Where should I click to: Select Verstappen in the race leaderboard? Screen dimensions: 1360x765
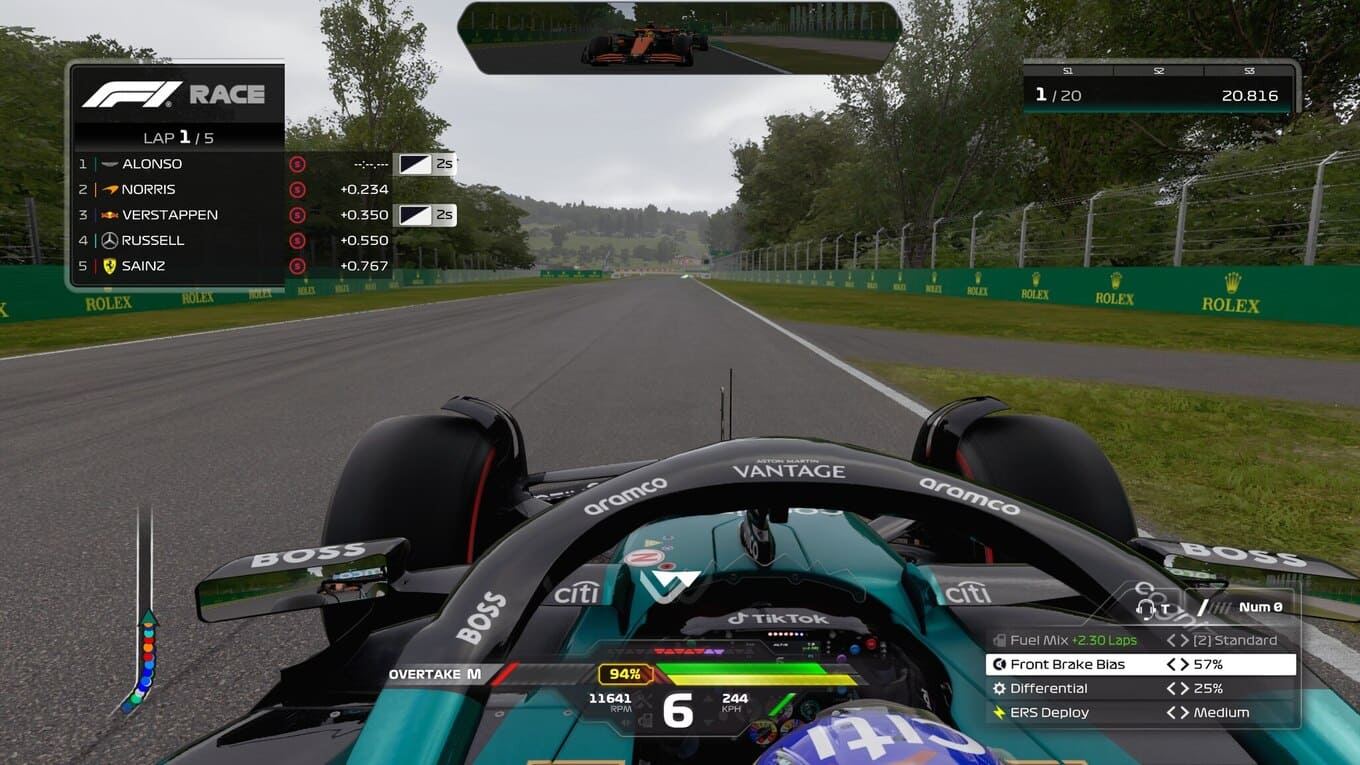[169, 215]
